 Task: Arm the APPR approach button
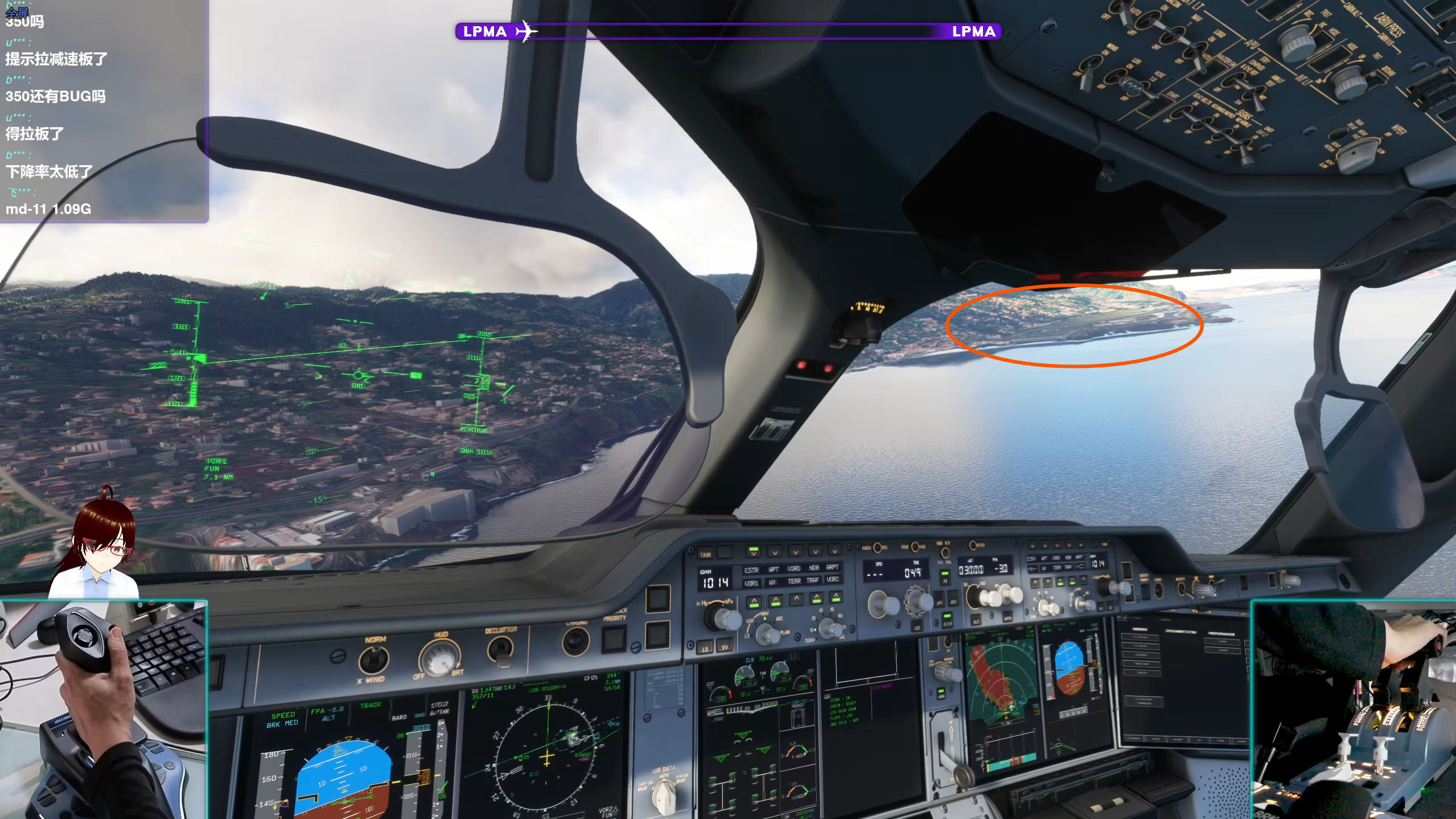point(1007,617)
